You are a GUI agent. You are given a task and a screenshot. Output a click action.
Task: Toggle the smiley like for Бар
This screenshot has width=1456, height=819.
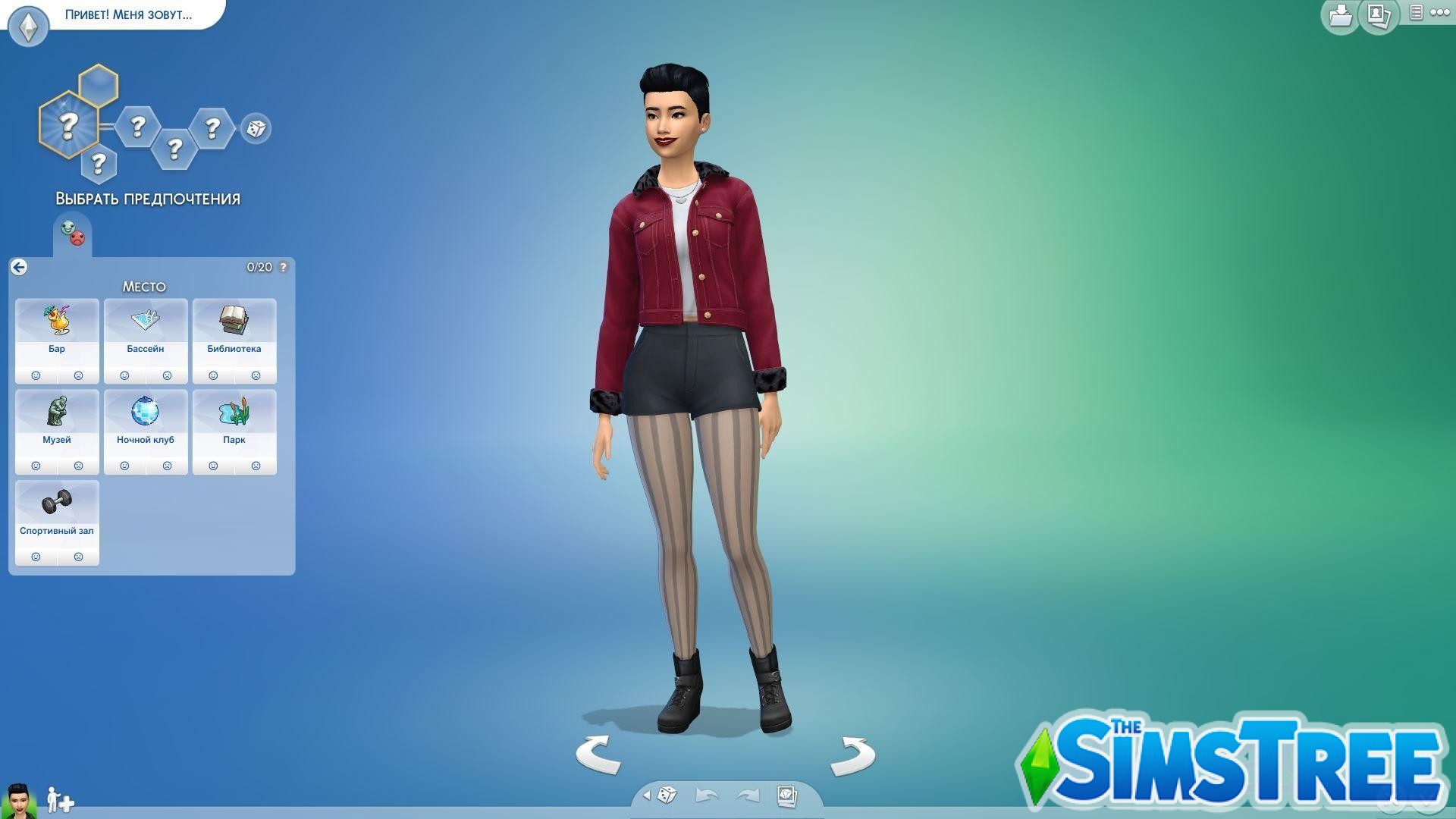tap(36, 375)
